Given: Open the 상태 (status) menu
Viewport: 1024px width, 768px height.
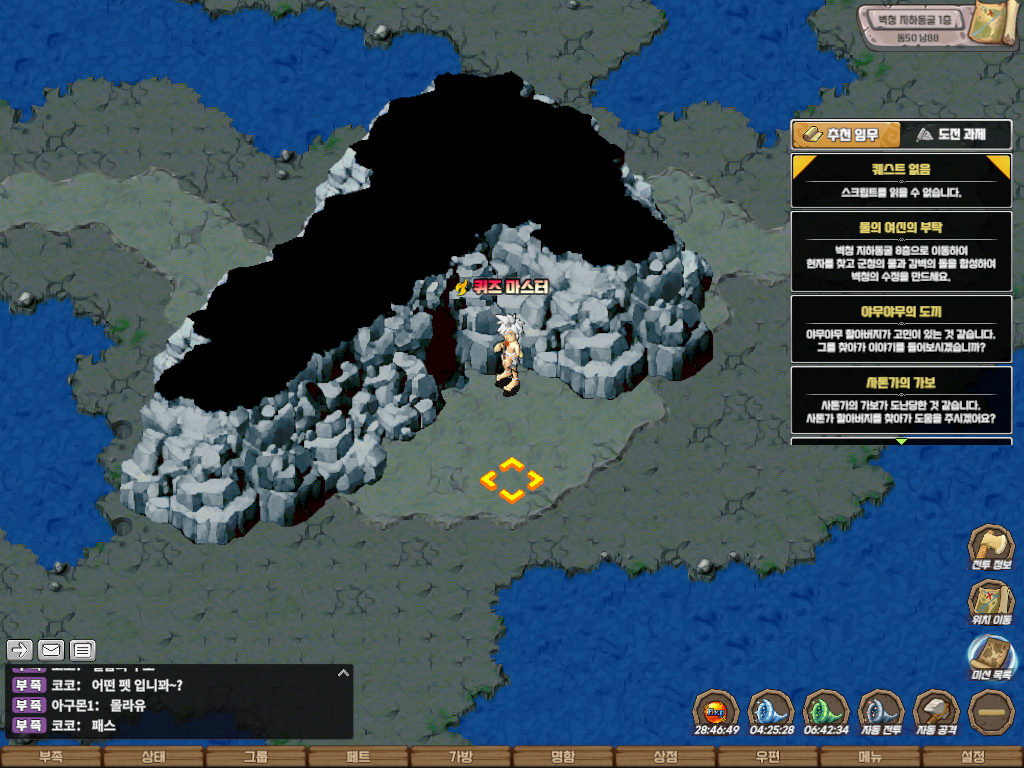Looking at the screenshot, I should point(153,757).
